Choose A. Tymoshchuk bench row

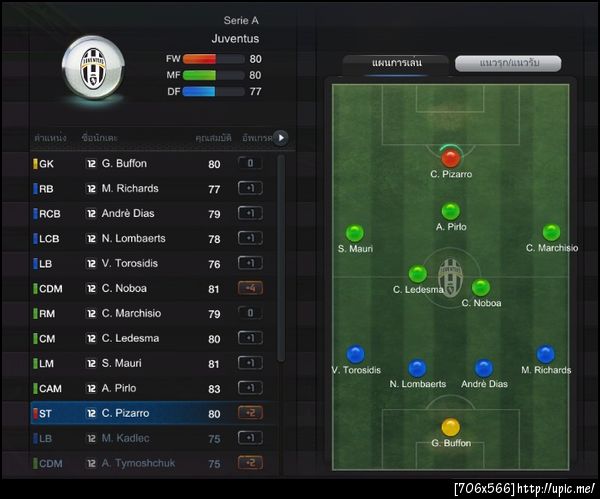[150, 463]
